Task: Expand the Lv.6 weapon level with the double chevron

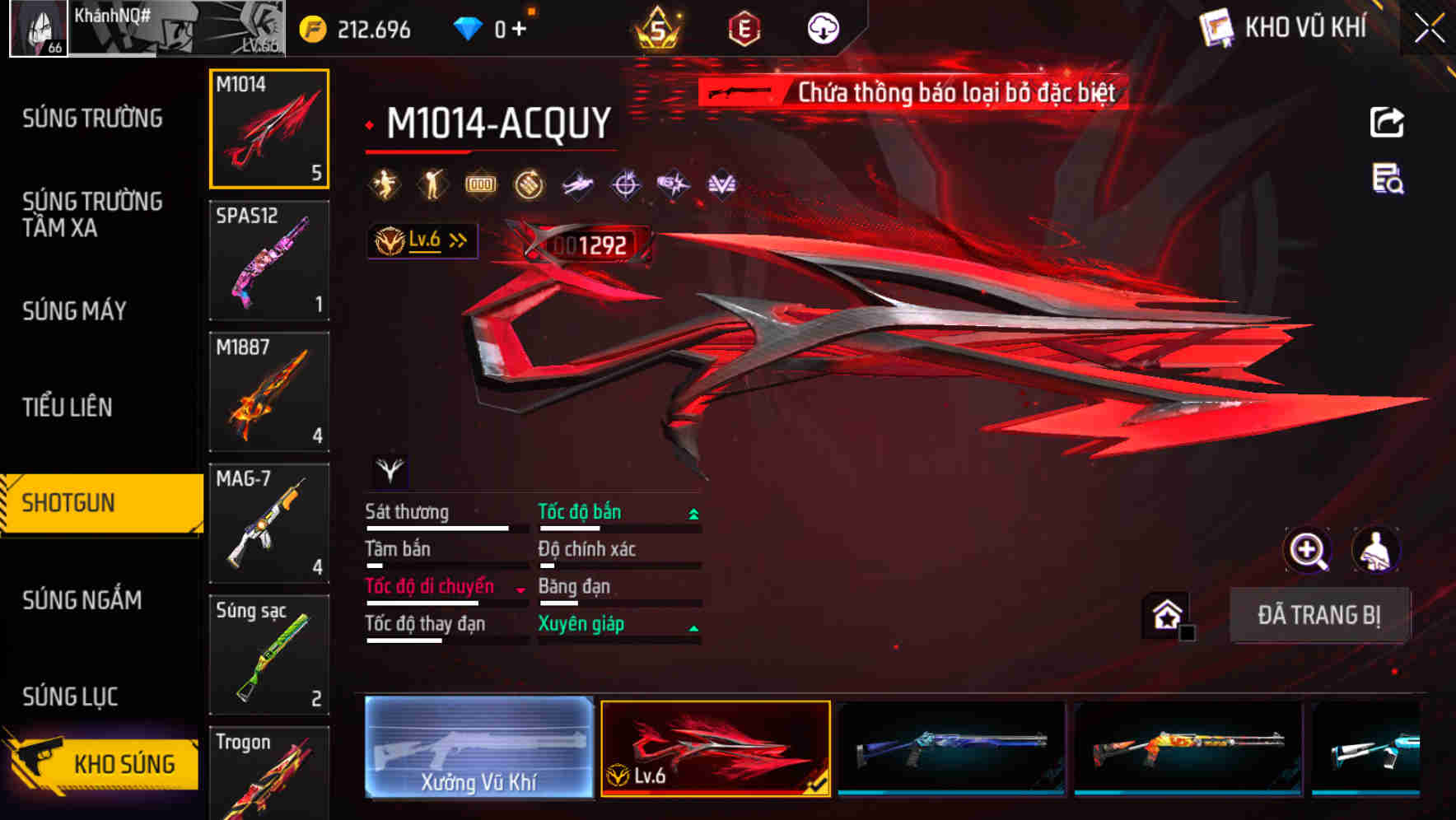Action: 458,240
